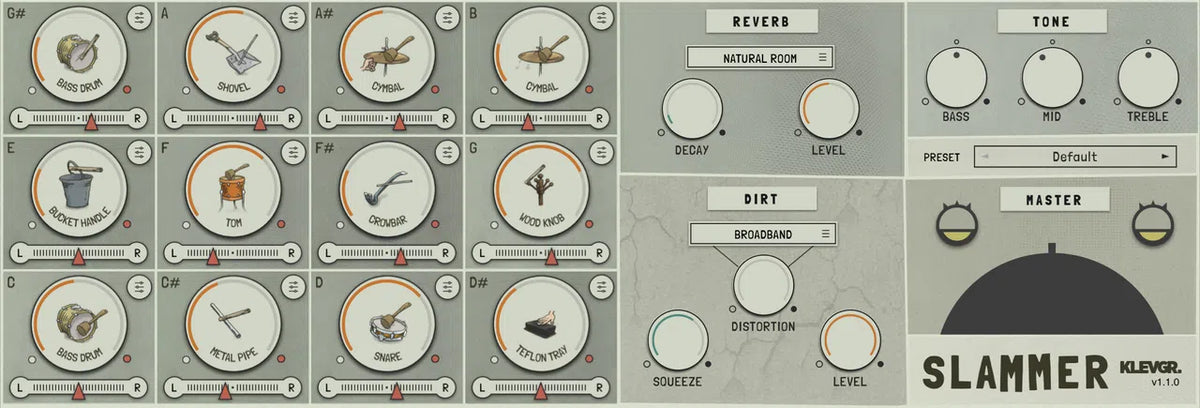Screen dimensions: 1200x408
Task: Open the Shovel pad settings button
Action: pos(293,17)
